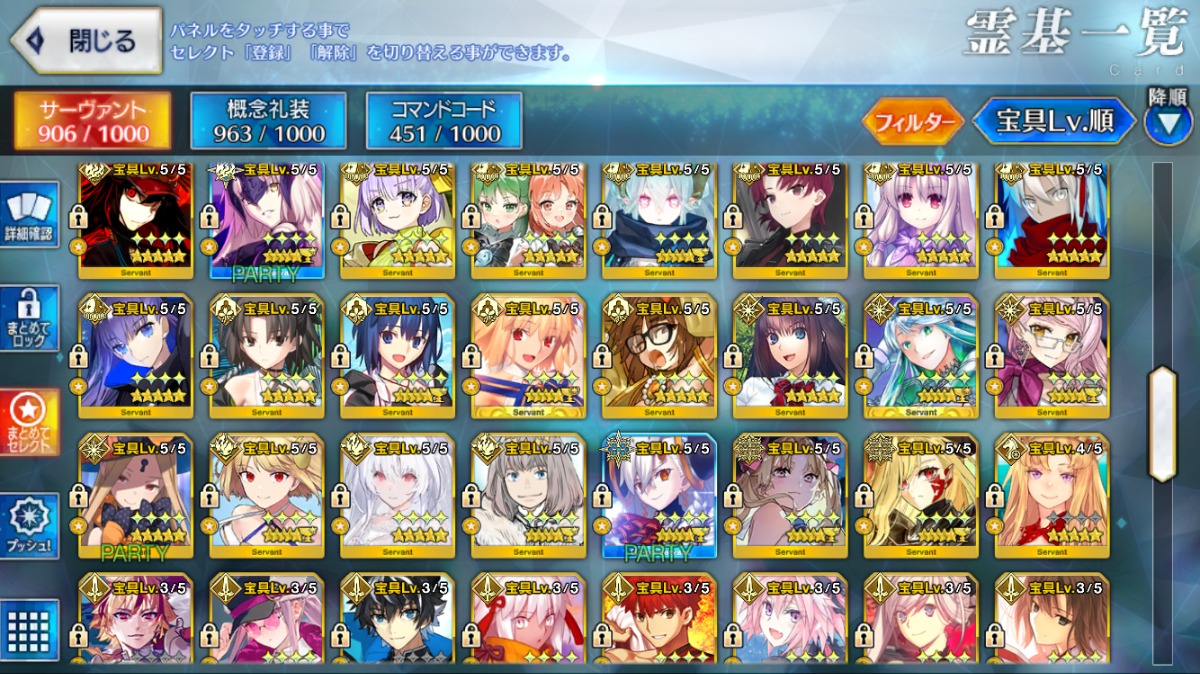Switch to the サーヴァント tab
The height and width of the screenshot is (674, 1200).
pyautogui.click(x=93, y=121)
